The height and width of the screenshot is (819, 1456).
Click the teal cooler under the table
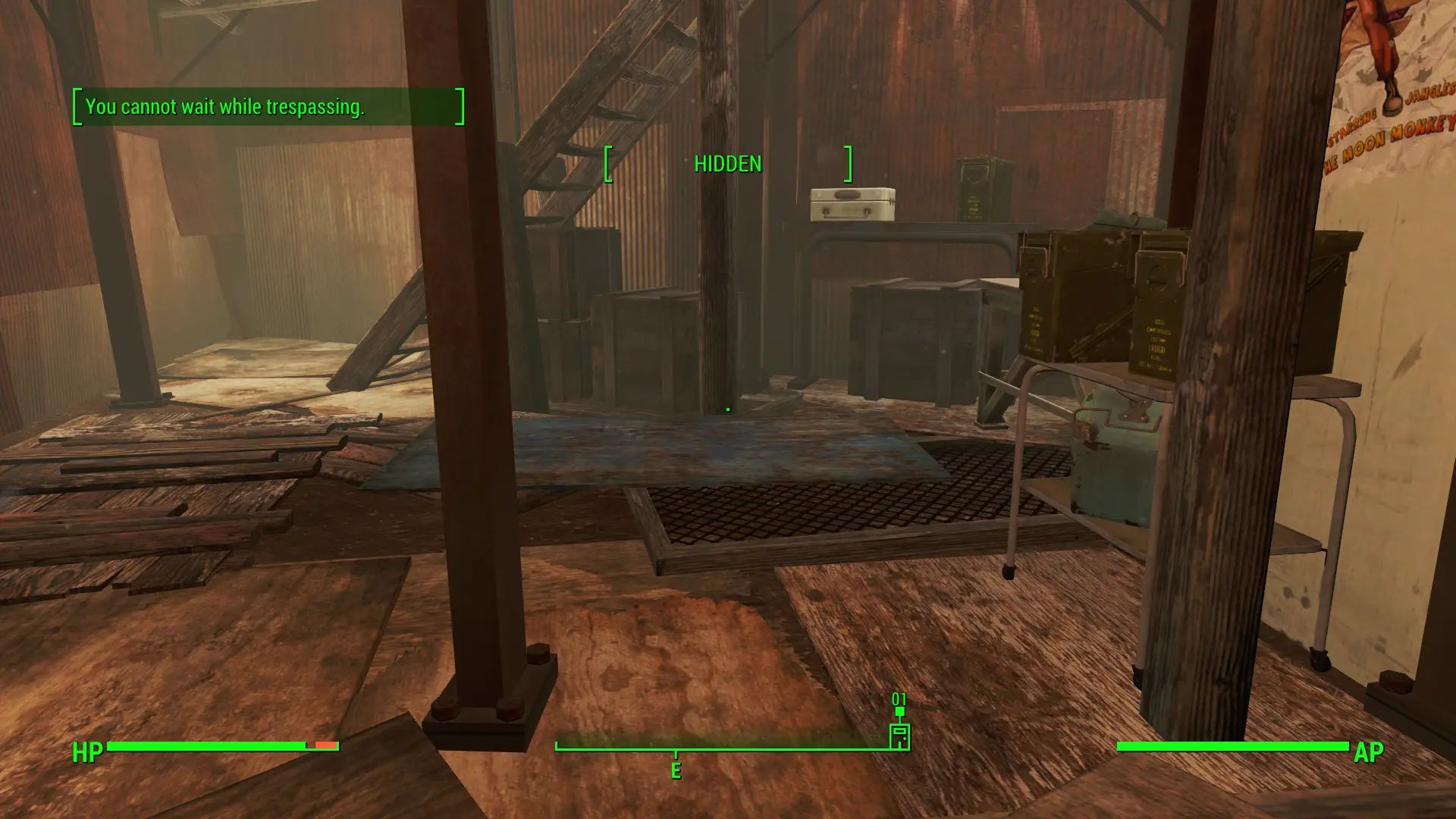[1115, 455]
